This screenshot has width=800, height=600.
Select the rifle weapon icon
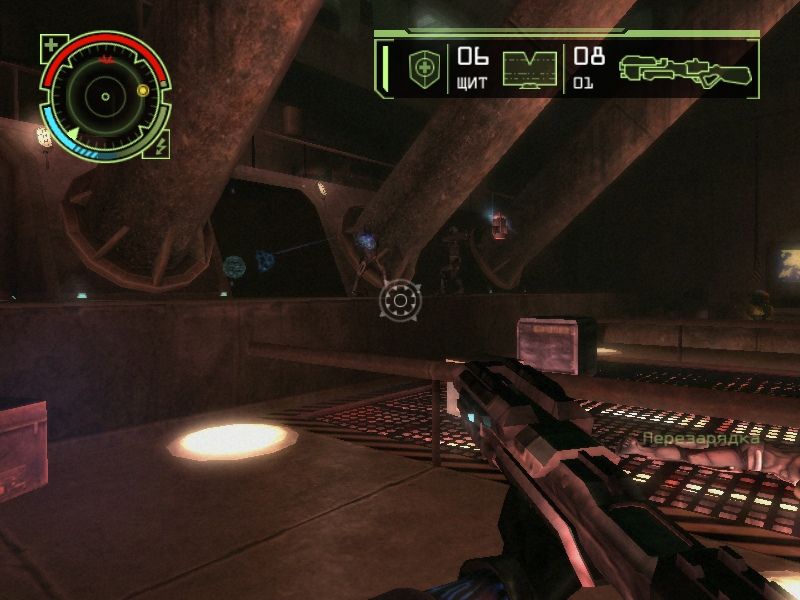tap(685, 68)
